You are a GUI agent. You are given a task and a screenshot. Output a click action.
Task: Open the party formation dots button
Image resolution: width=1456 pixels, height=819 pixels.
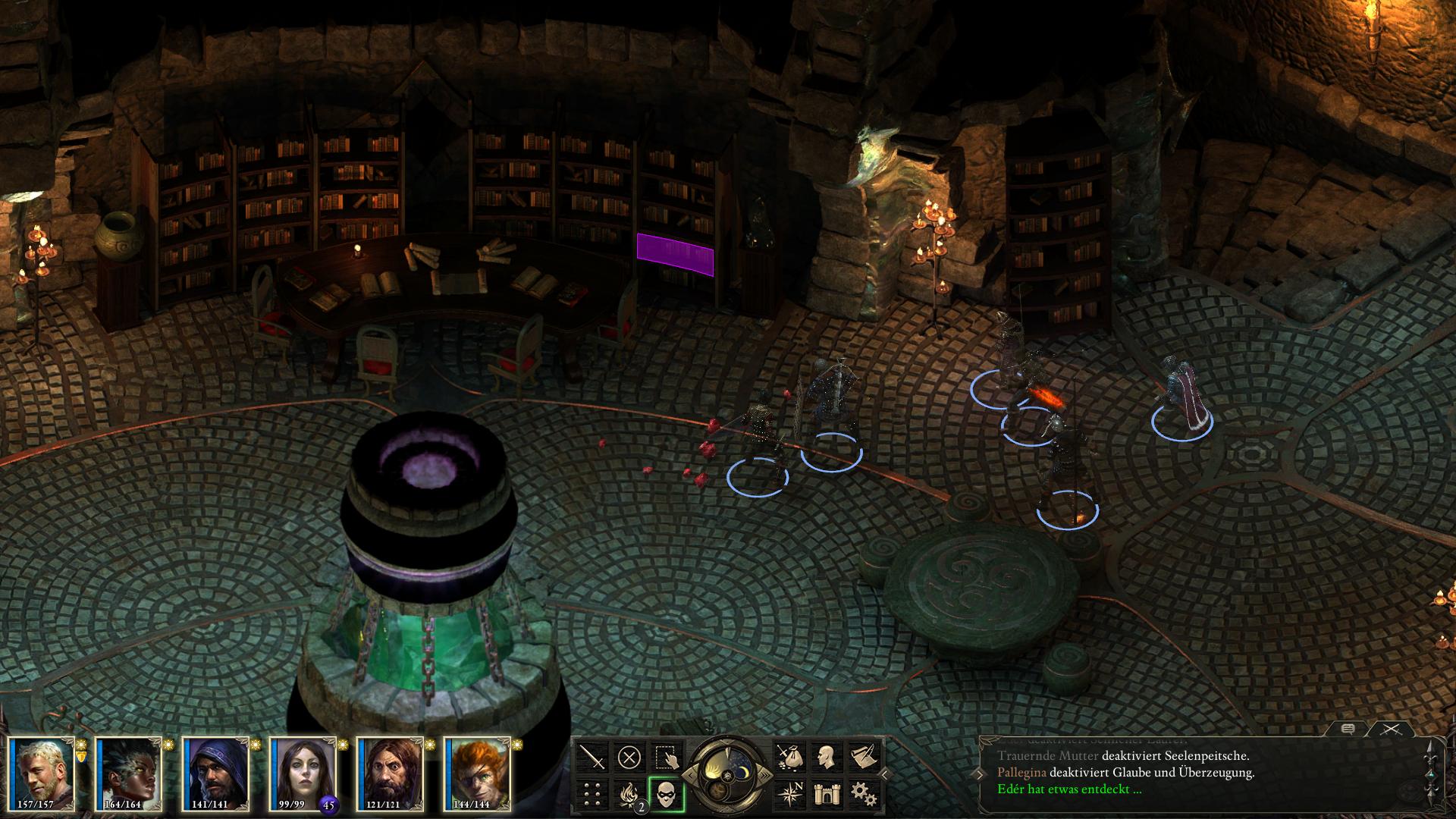[x=593, y=794]
